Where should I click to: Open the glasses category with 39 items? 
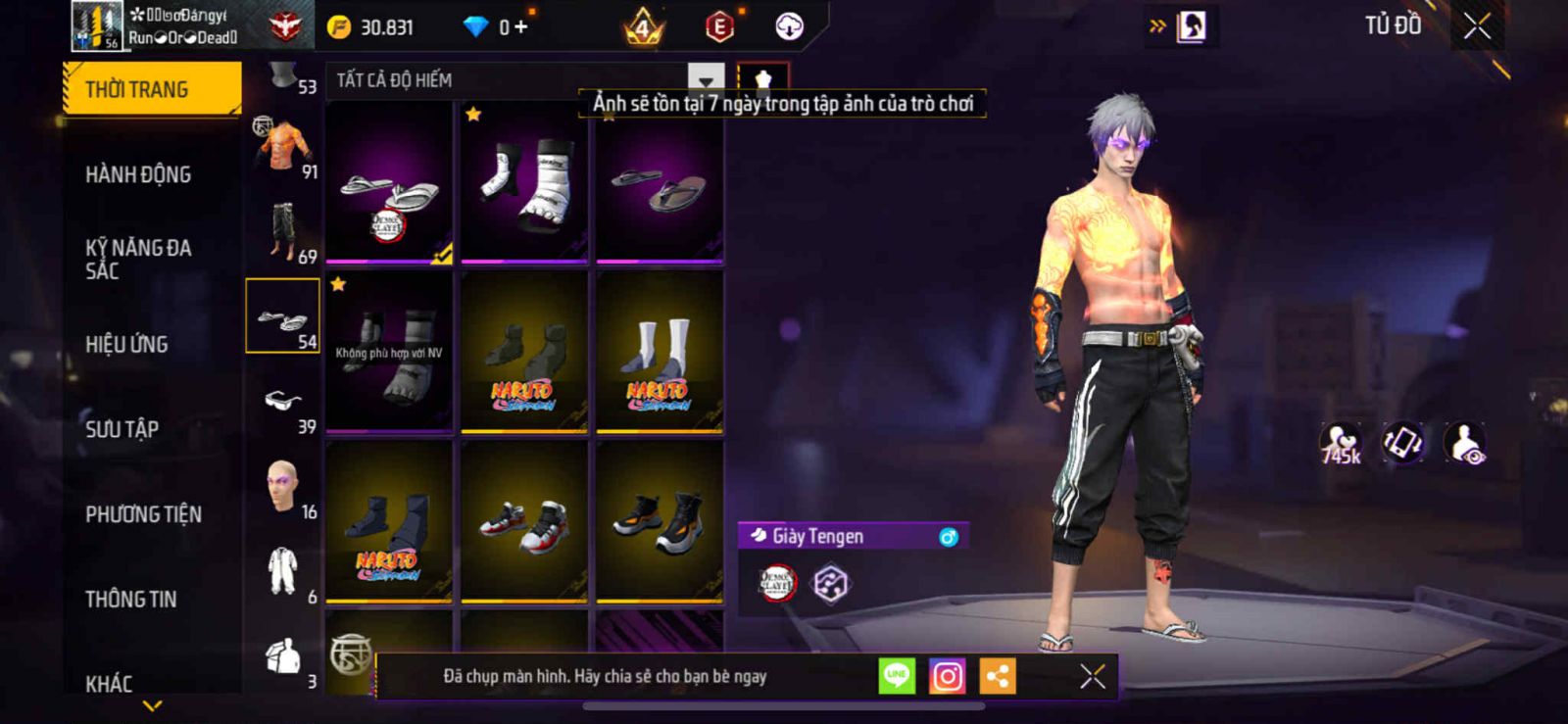coord(284,403)
